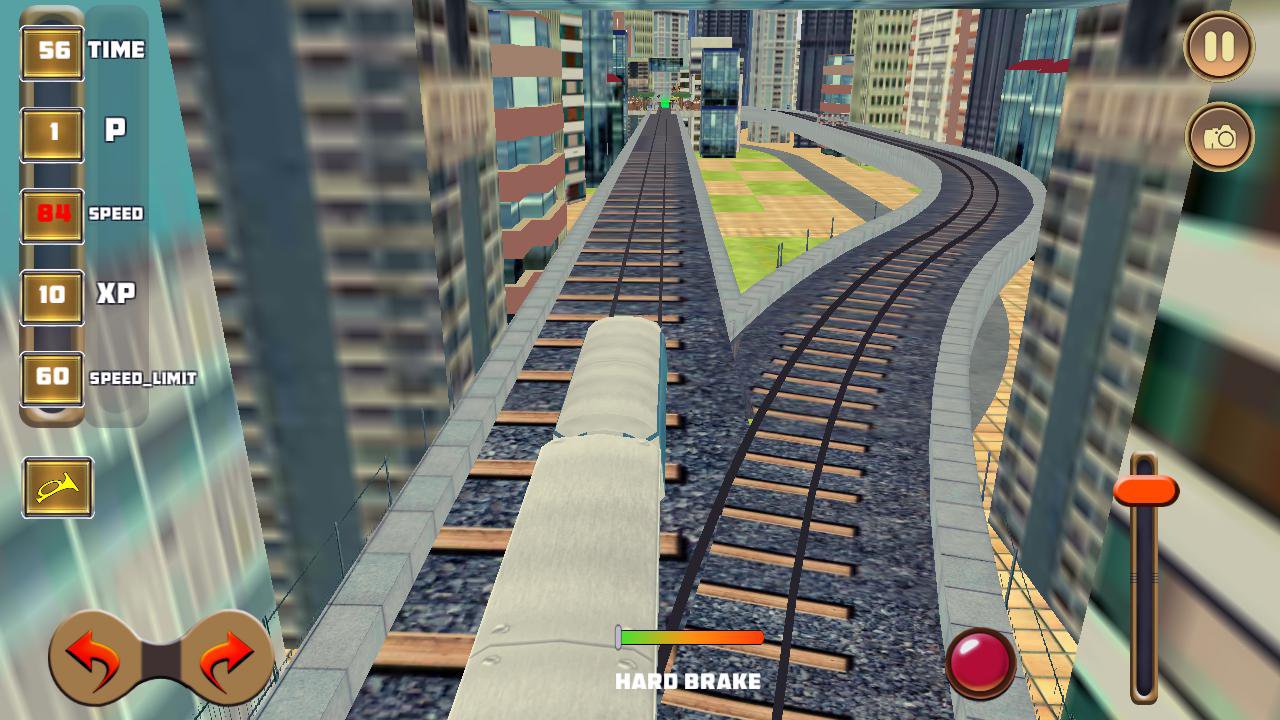
Task: Click the TIME counter showing 56
Action: point(55,48)
